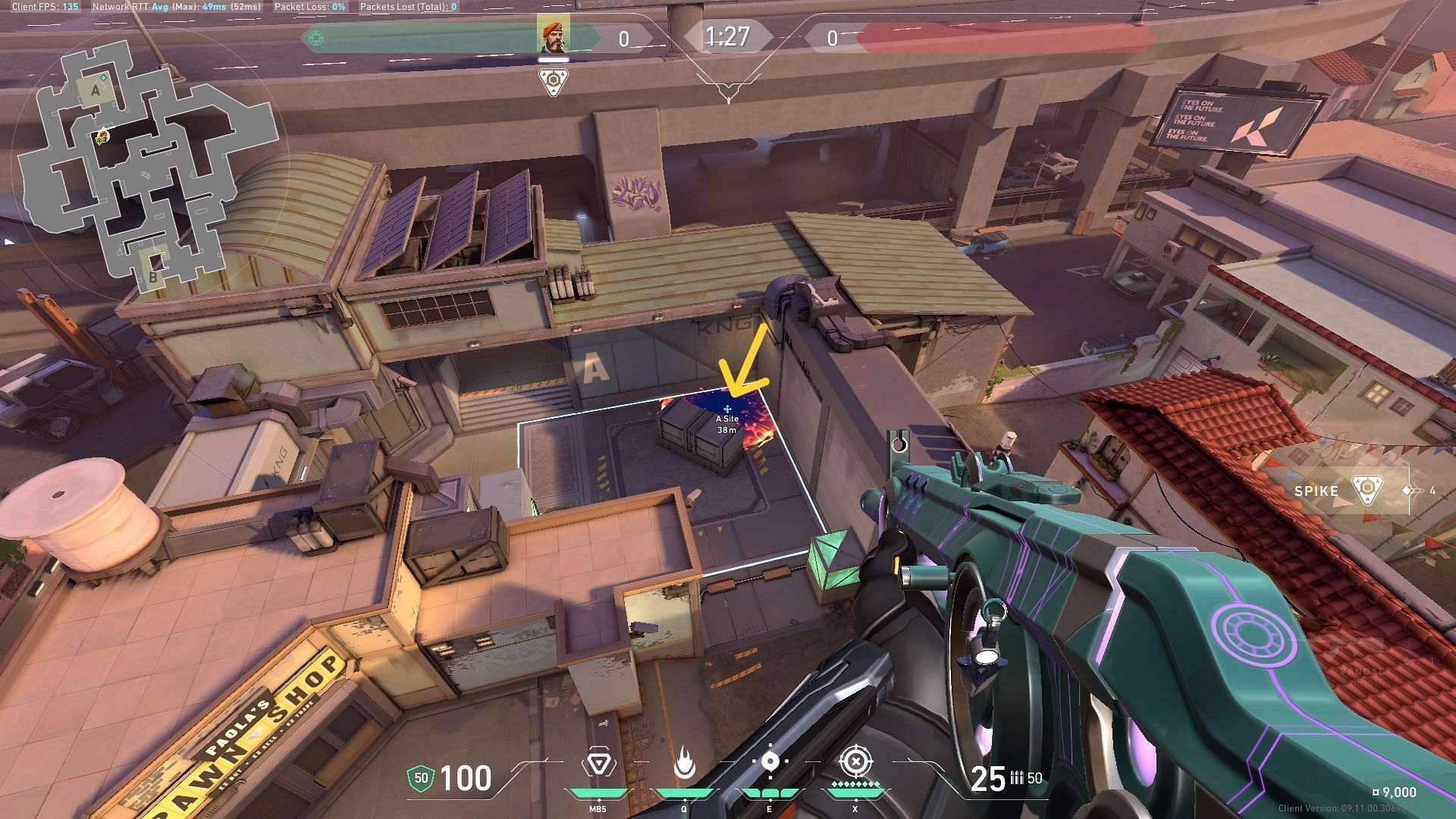Click the B site label on the minimap
This screenshot has width=1456, height=819.
[x=152, y=278]
